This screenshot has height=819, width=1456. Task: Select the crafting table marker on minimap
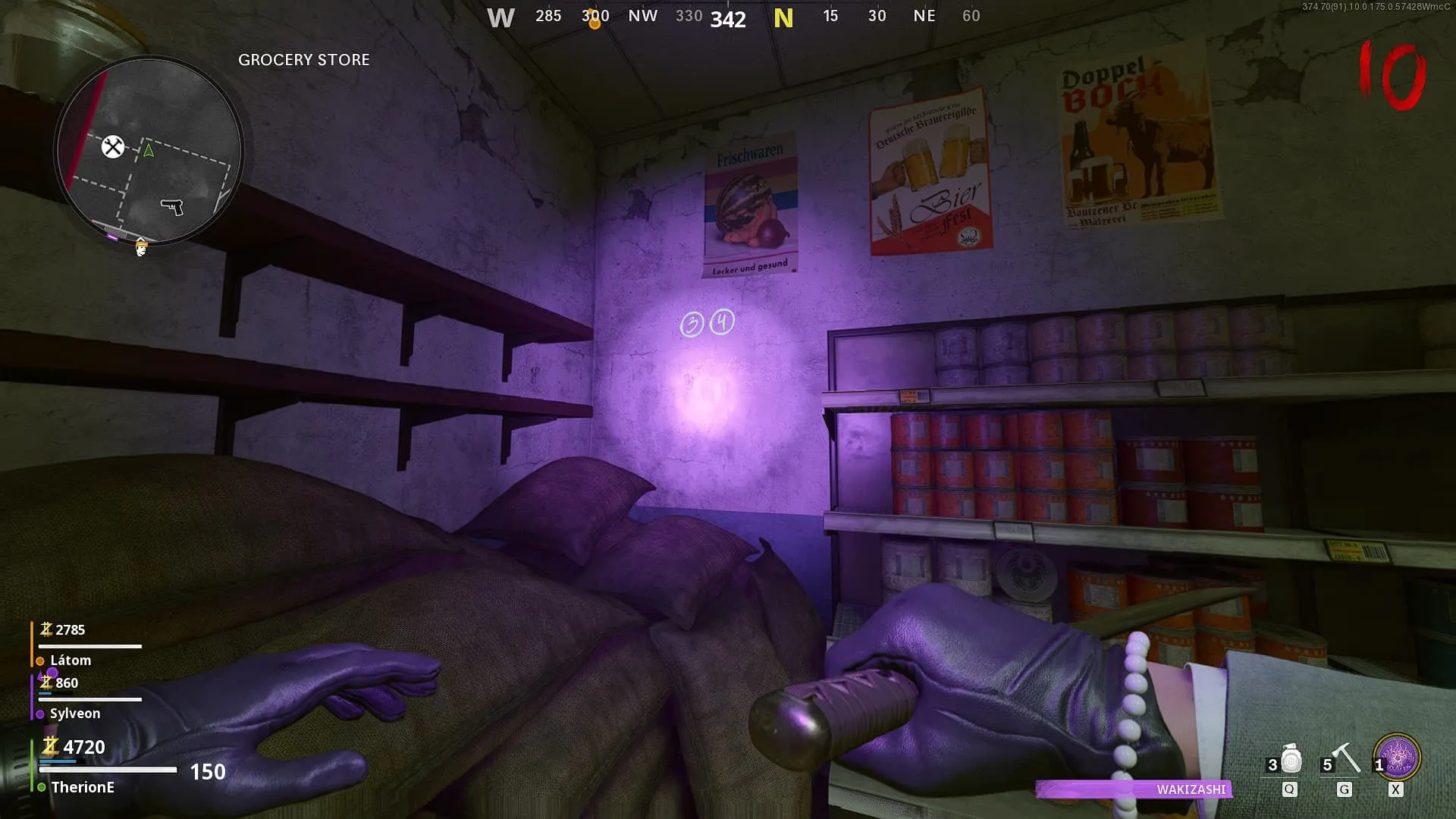[113, 146]
